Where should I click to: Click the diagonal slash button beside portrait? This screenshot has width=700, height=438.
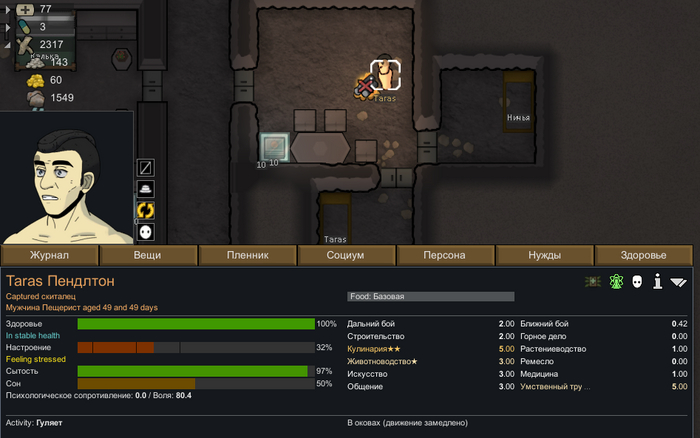(145, 166)
